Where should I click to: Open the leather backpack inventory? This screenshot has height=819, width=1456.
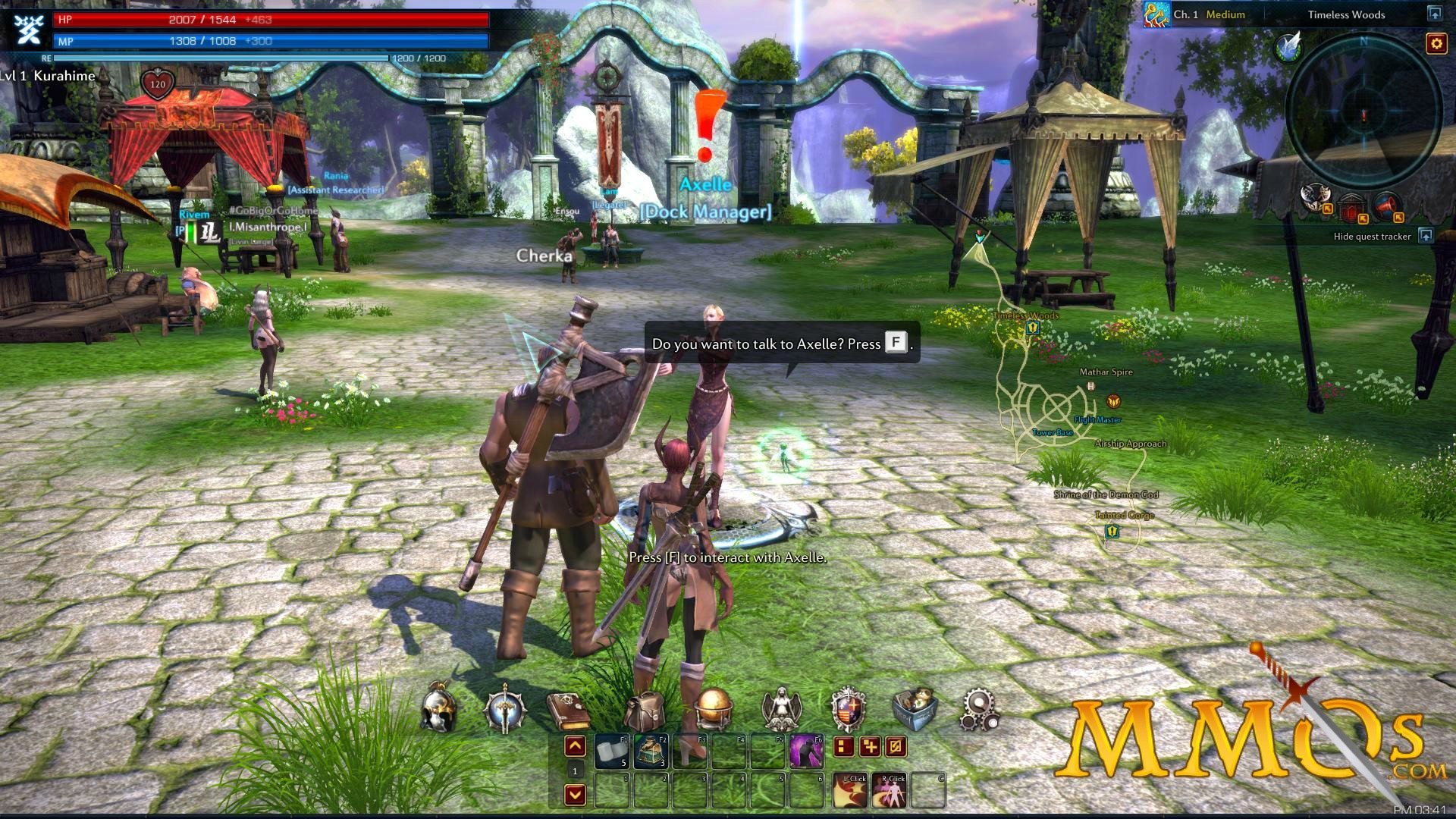point(644,710)
